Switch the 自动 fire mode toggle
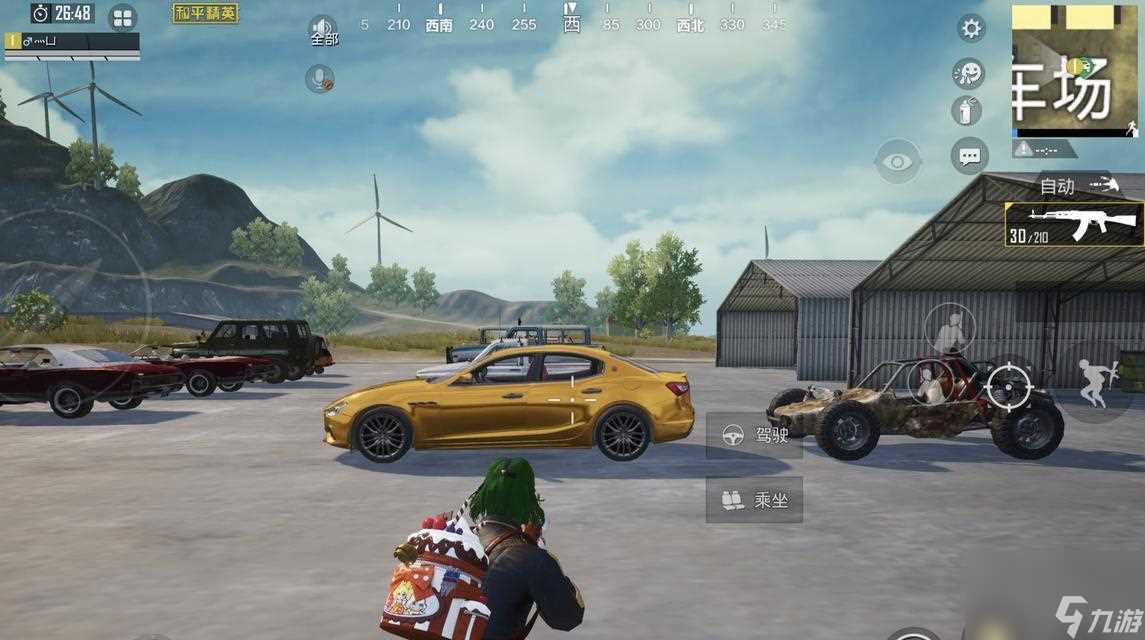The image size is (1145, 640). [1075, 185]
